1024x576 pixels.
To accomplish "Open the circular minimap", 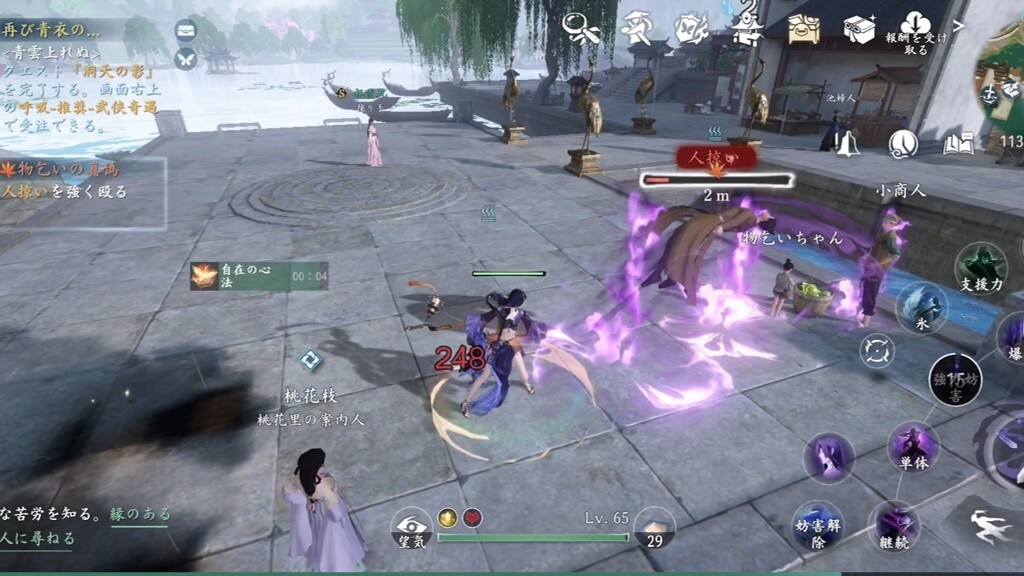I will tap(1003, 85).
